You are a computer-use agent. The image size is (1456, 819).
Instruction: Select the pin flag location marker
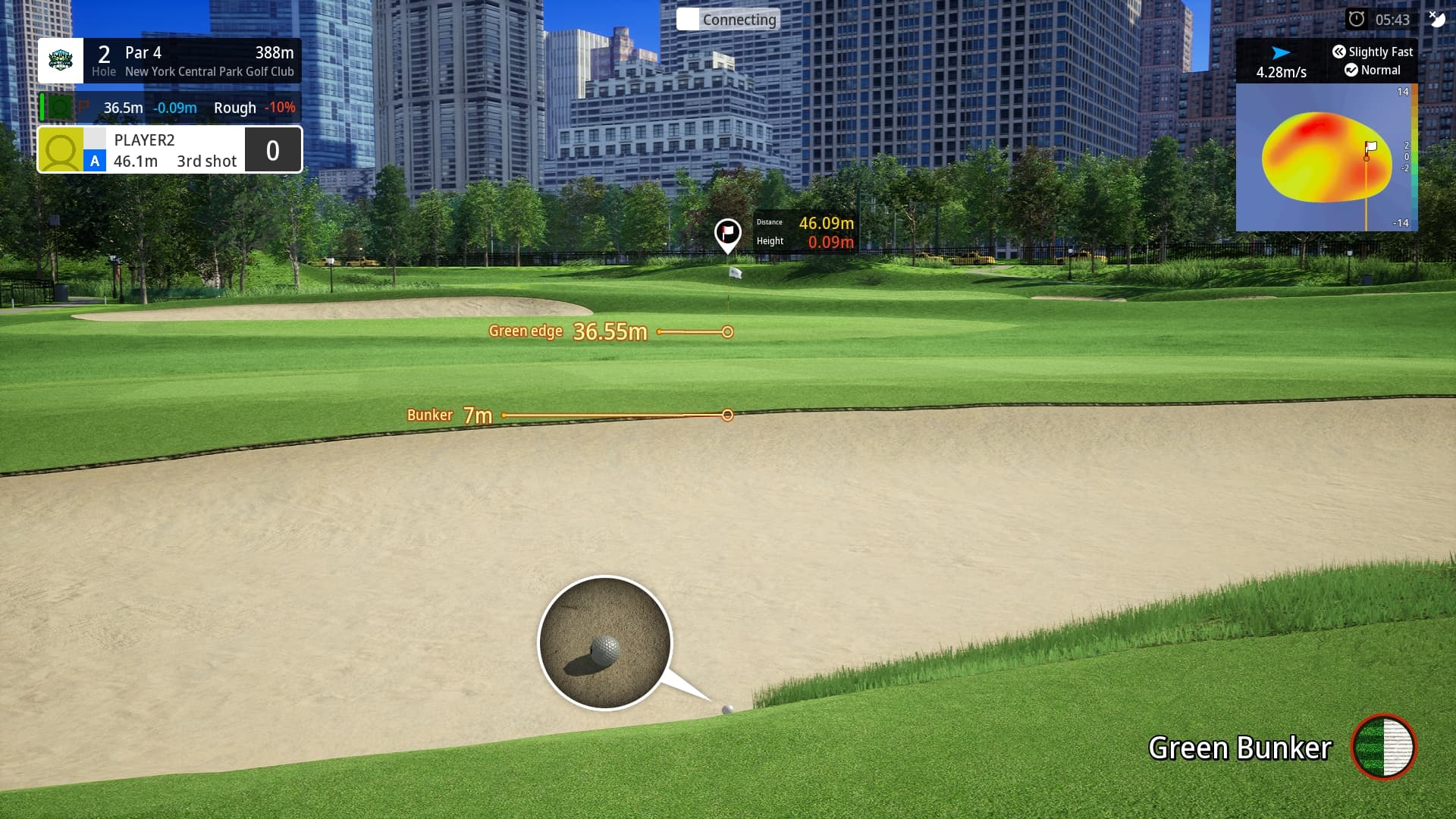(727, 233)
